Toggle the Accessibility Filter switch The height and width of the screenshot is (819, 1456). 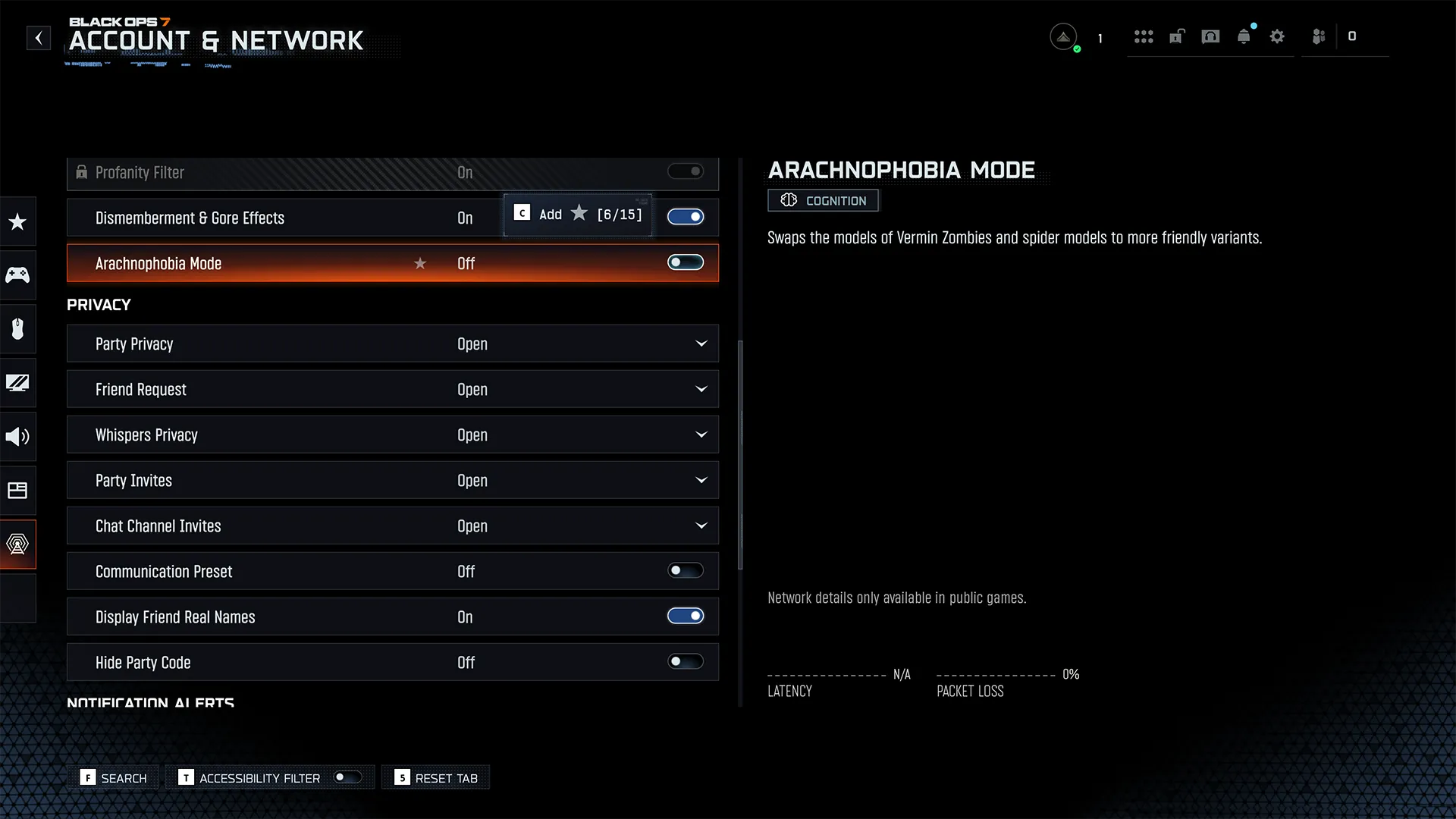pyautogui.click(x=348, y=777)
